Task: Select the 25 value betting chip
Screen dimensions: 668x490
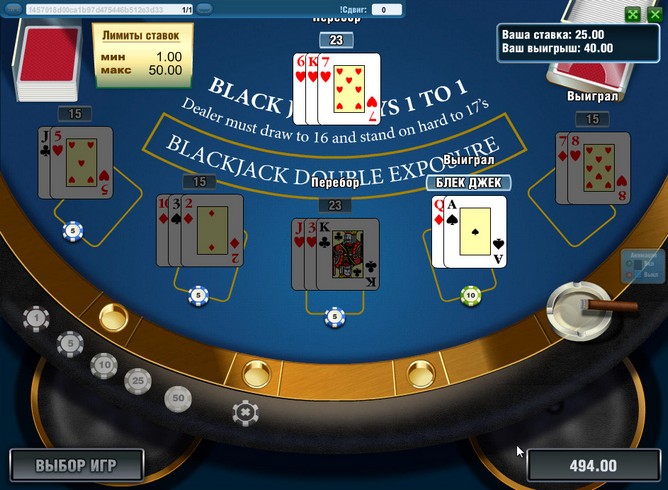Action: point(137,381)
